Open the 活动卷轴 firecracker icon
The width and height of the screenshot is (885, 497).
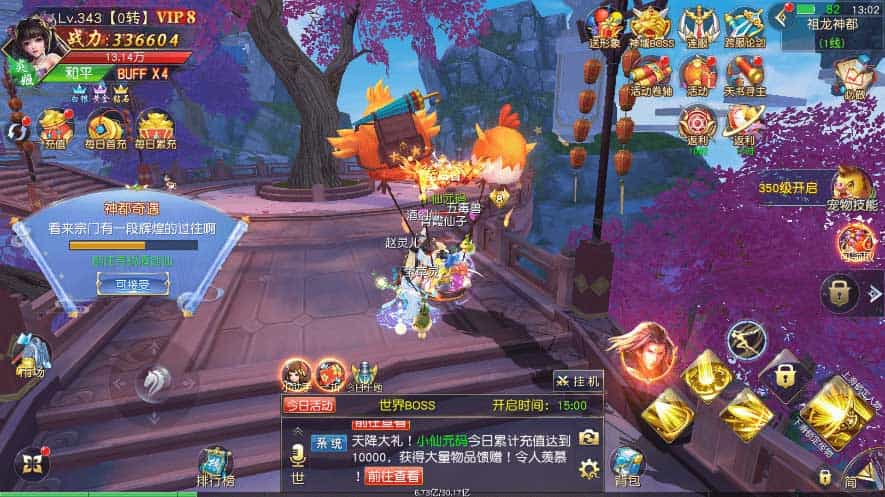(x=651, y=73)
